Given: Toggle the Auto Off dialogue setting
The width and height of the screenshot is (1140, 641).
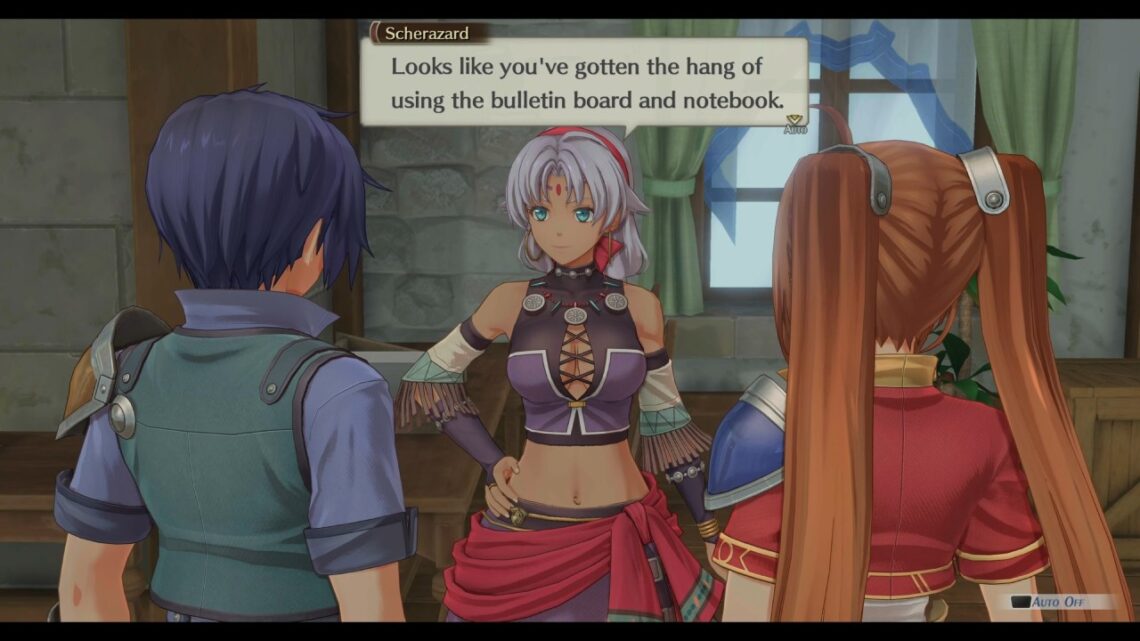Looking at the screenshot, I should pos(1061,602).
